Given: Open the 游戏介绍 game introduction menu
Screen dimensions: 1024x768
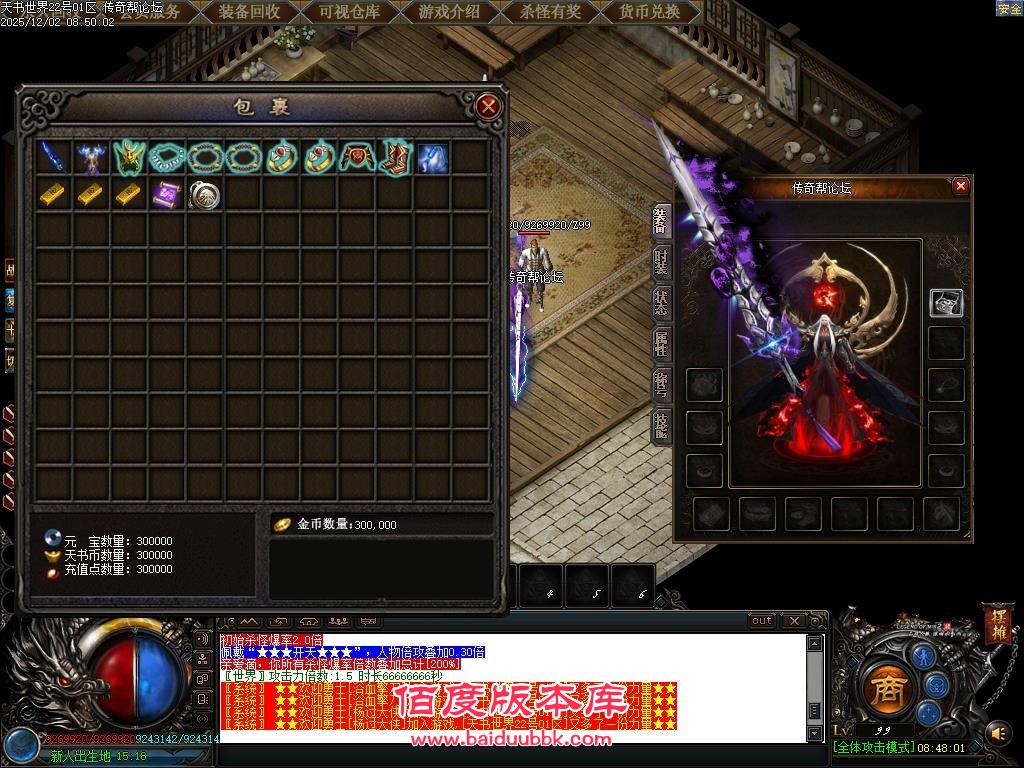Looking at the screenshot, I should tap(449, 12).
